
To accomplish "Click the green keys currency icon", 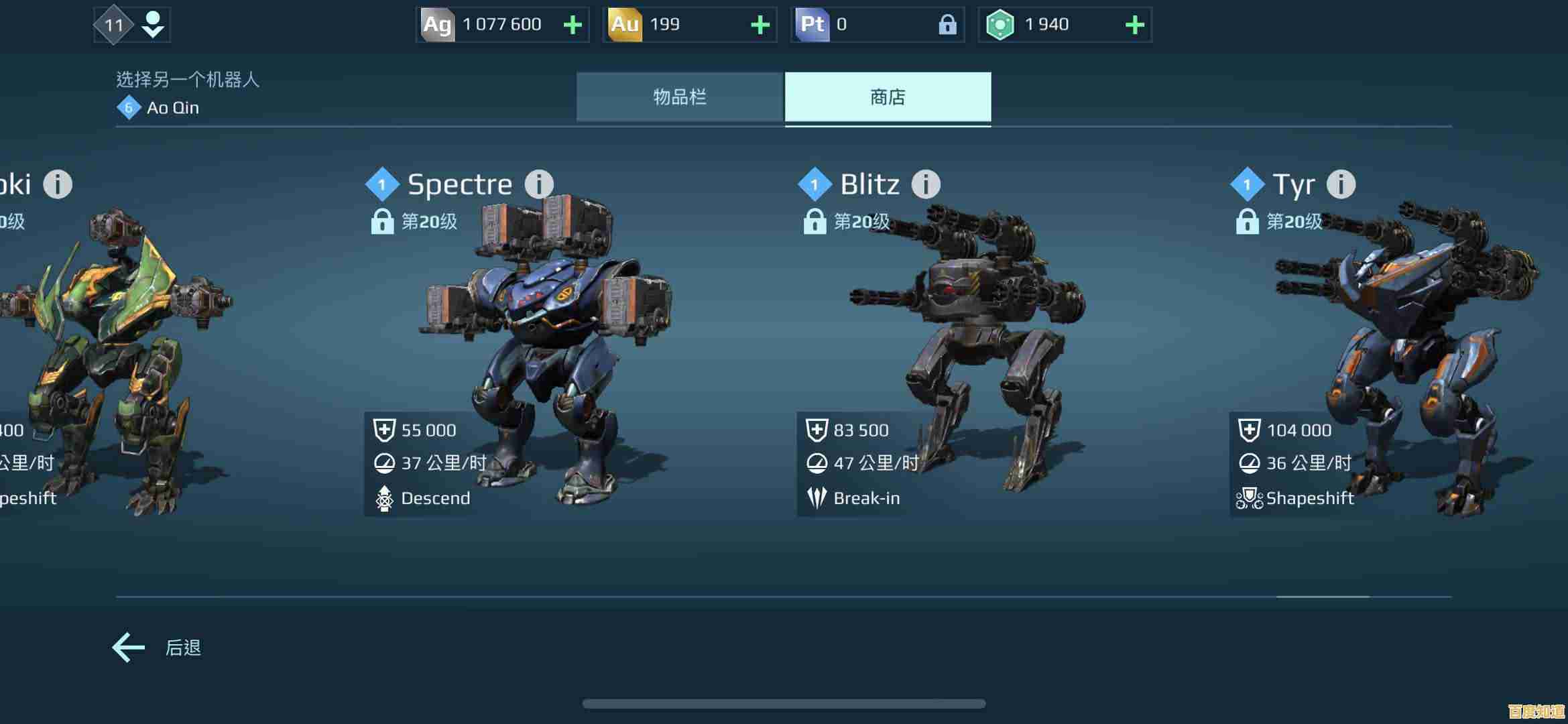I will tap(1002, 24).
